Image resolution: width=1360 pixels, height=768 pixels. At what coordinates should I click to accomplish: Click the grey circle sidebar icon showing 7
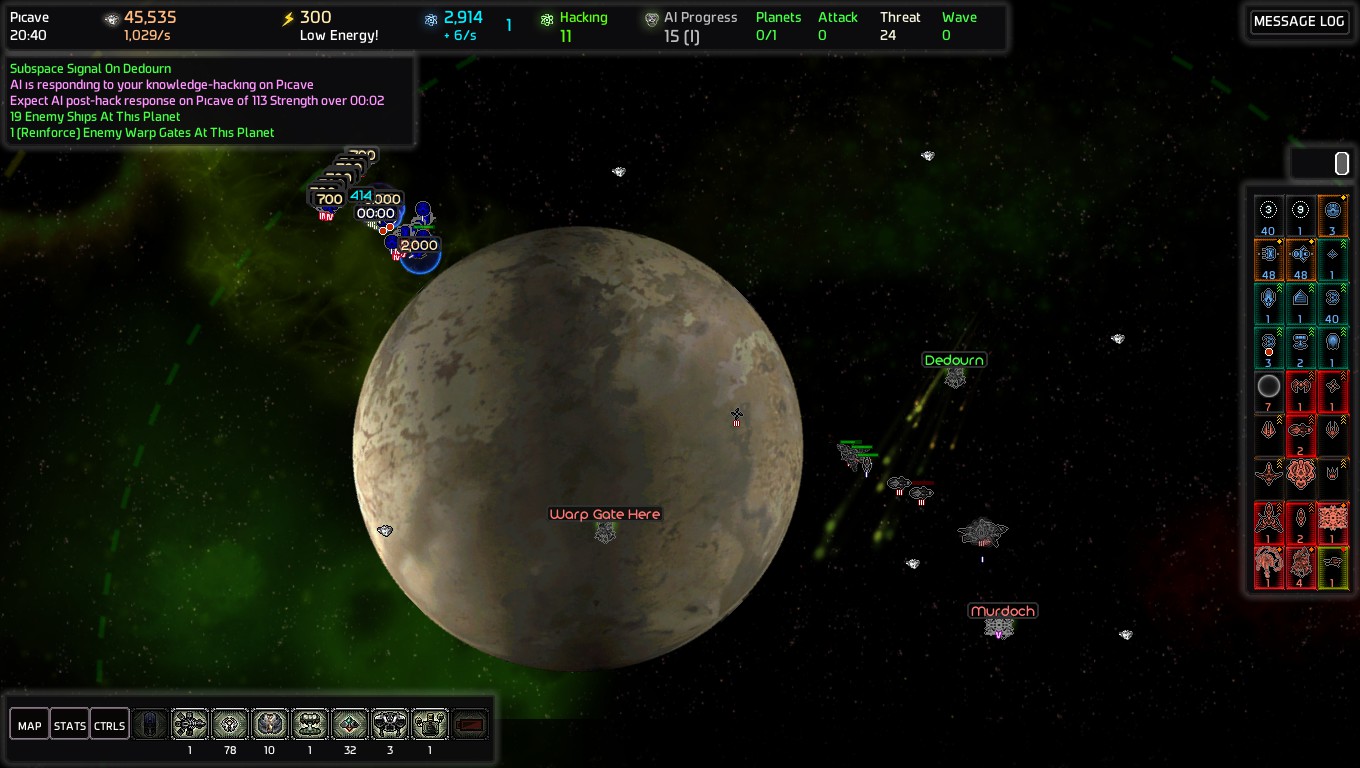click(1268, 391)
